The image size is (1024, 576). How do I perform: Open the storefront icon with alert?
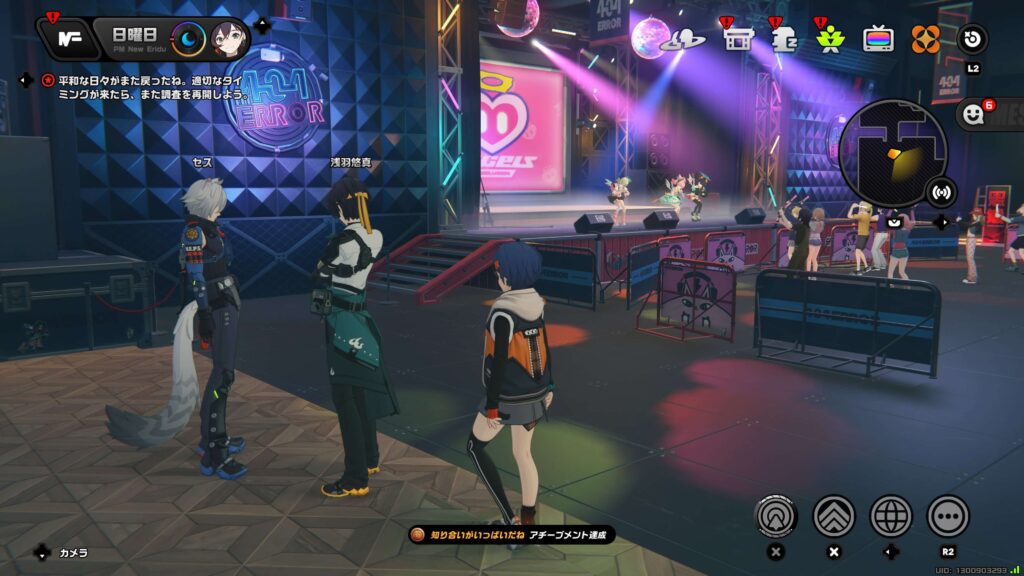pyautogui.click(x=738, y=39)
